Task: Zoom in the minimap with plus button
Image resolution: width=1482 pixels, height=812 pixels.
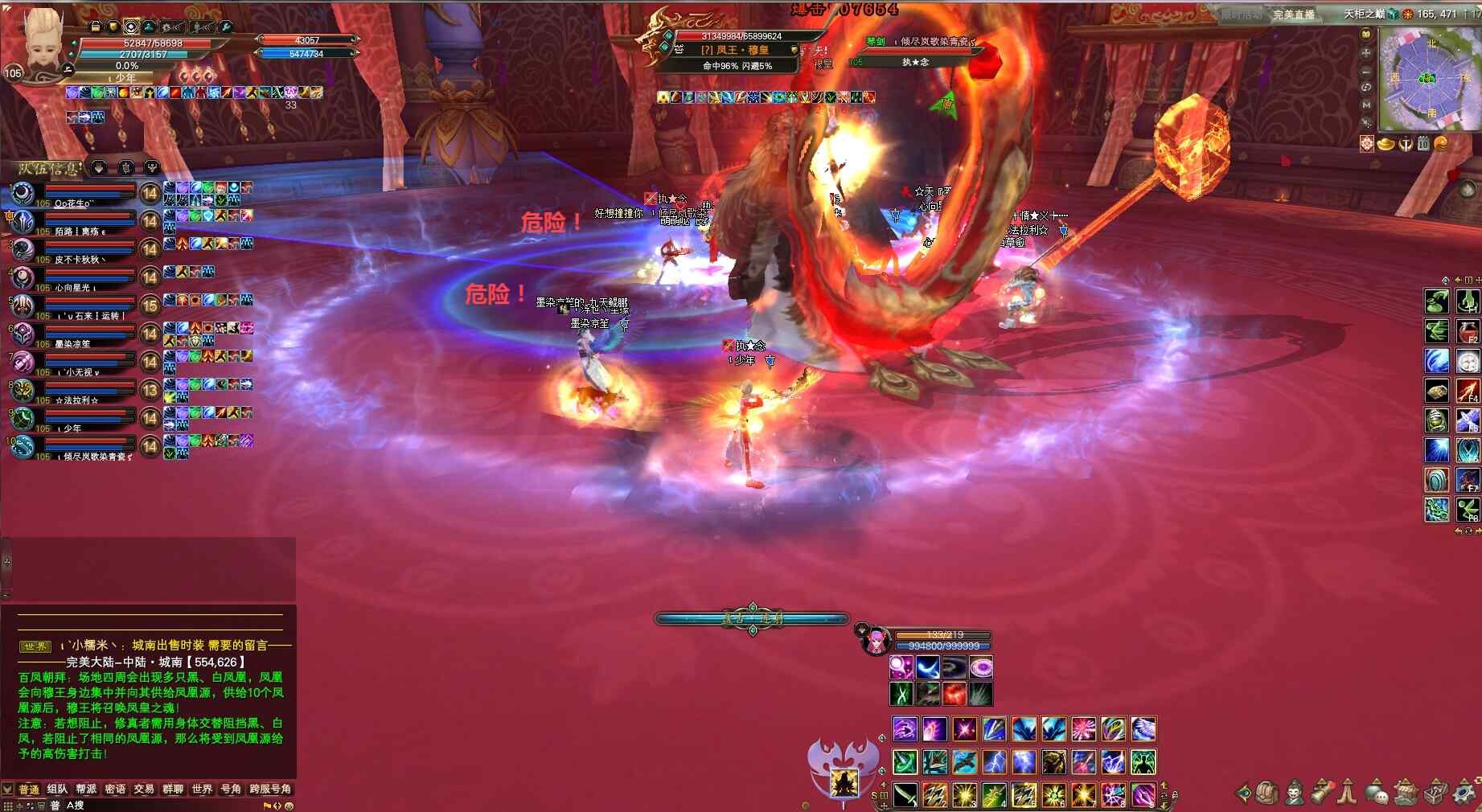Action: 1365,53
